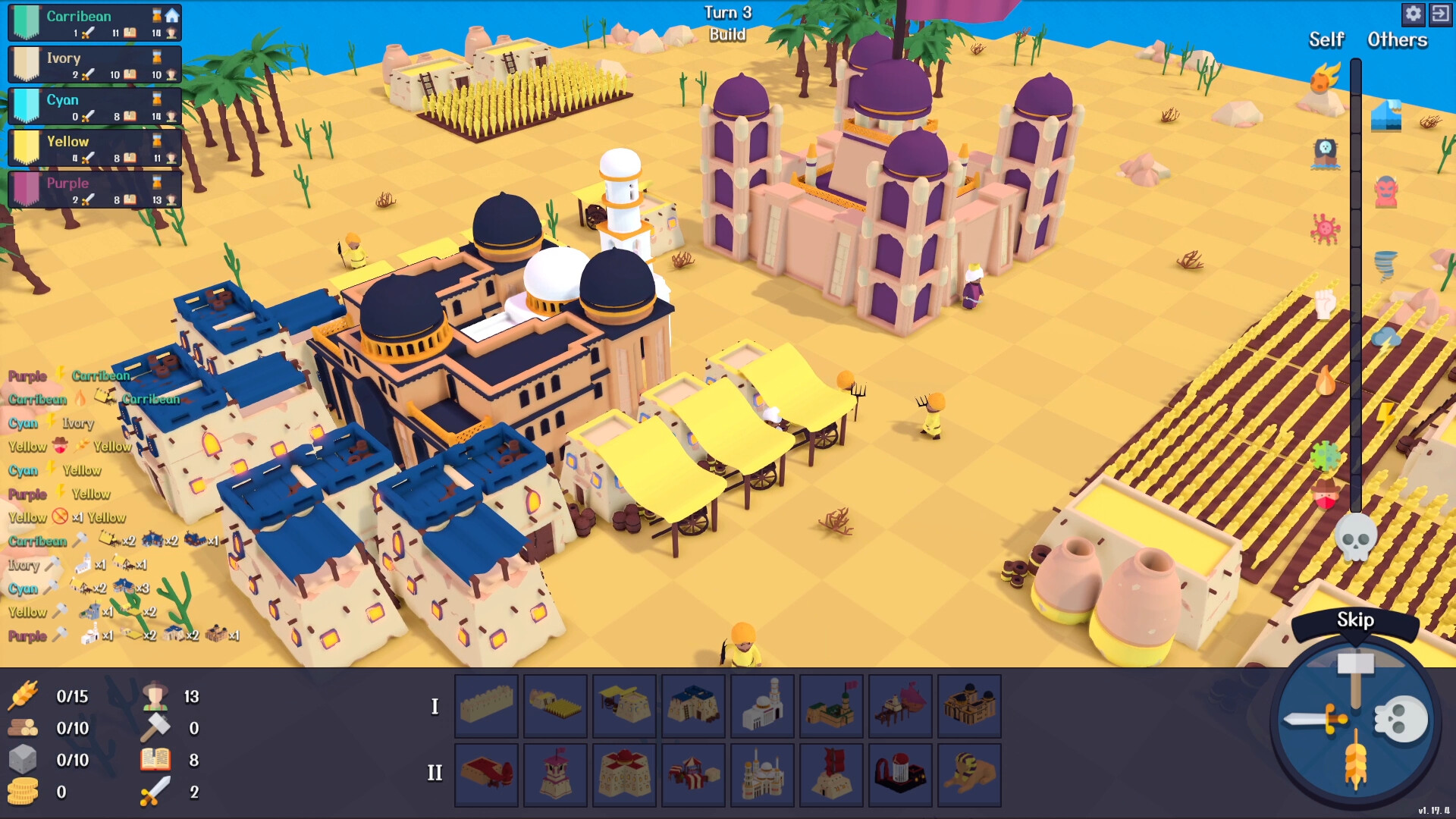The height and width of the screenshot is (819, 1456).
Task: Click the settings gear icon
Action: coord(1412,14)
